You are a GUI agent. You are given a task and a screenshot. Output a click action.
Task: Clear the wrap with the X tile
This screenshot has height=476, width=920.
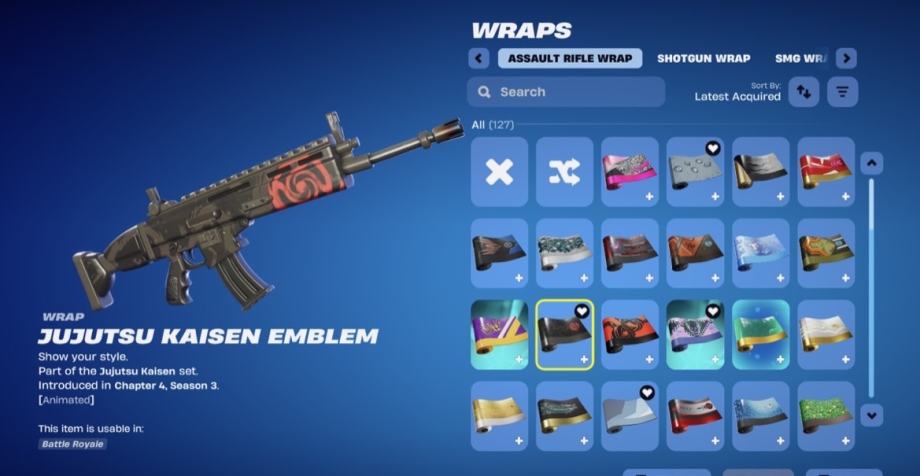click(499, 172)
